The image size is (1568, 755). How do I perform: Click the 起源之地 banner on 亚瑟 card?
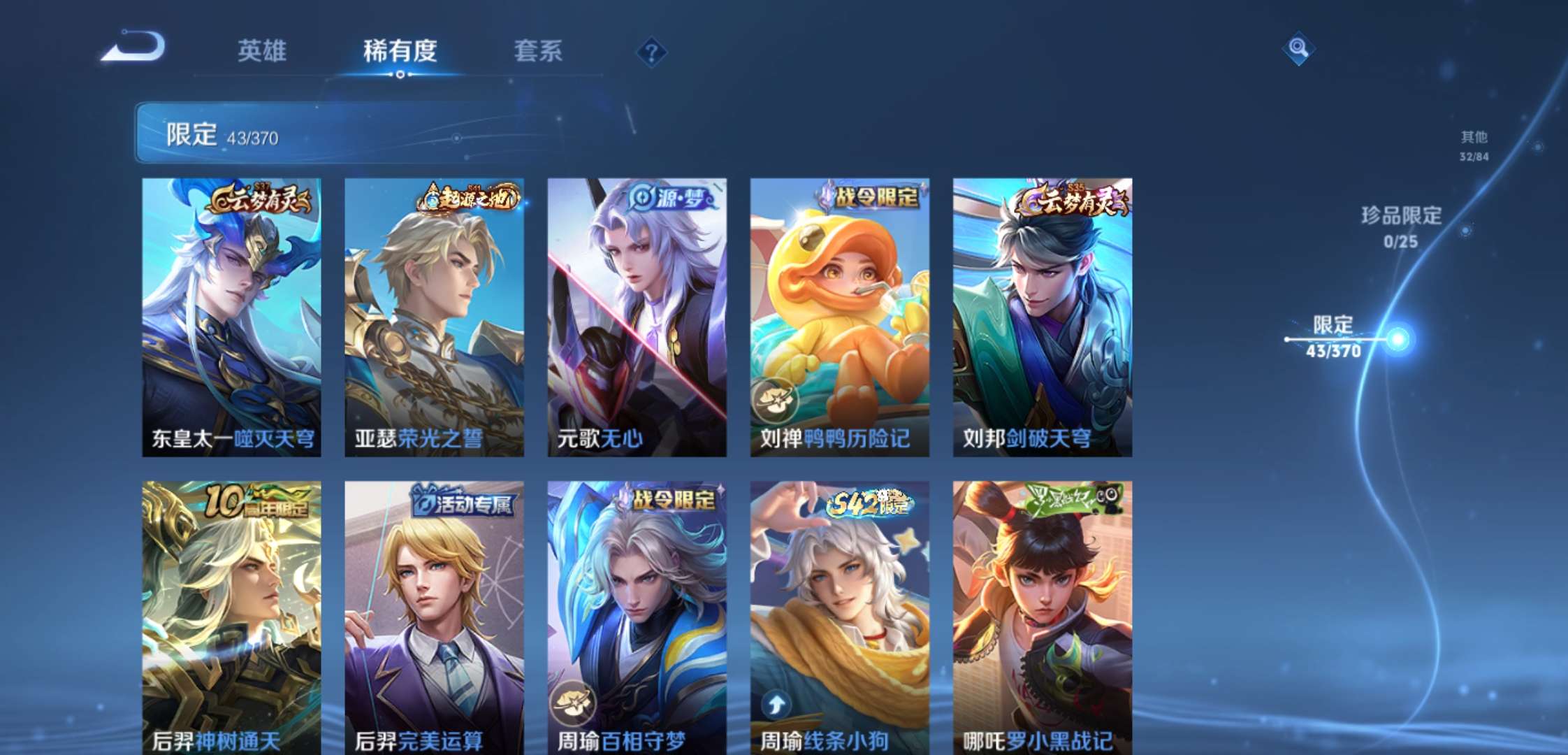(465, 198)
